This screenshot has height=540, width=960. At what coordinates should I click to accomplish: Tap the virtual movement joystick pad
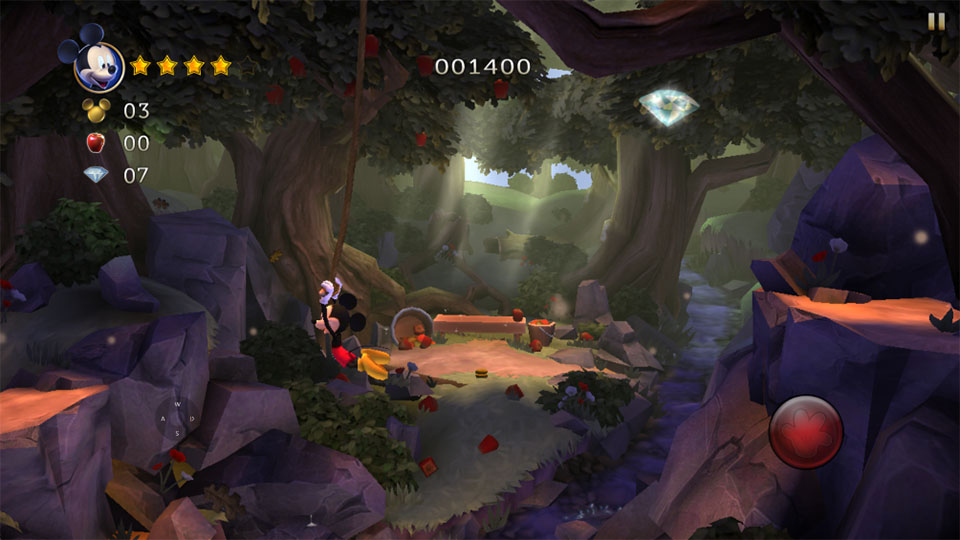click(177, 418)
